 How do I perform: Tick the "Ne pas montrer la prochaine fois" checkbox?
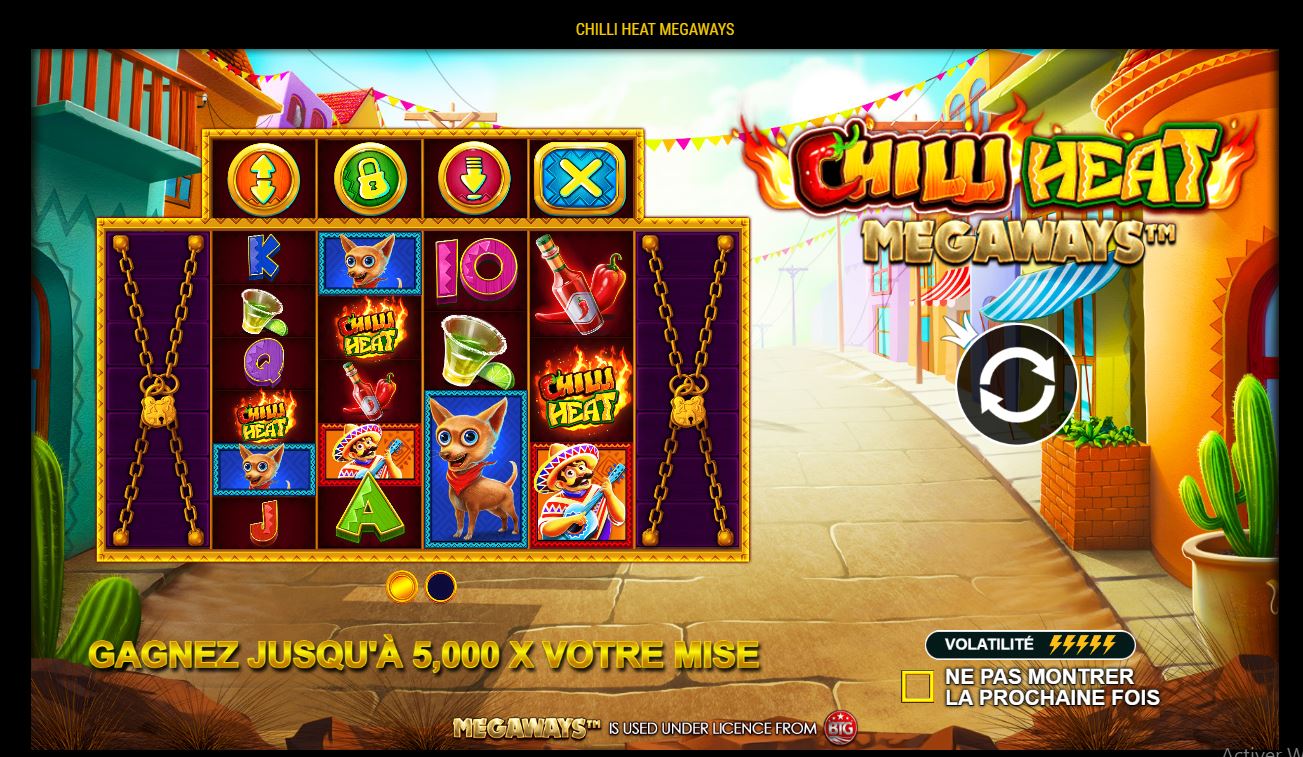click(917, 686)
